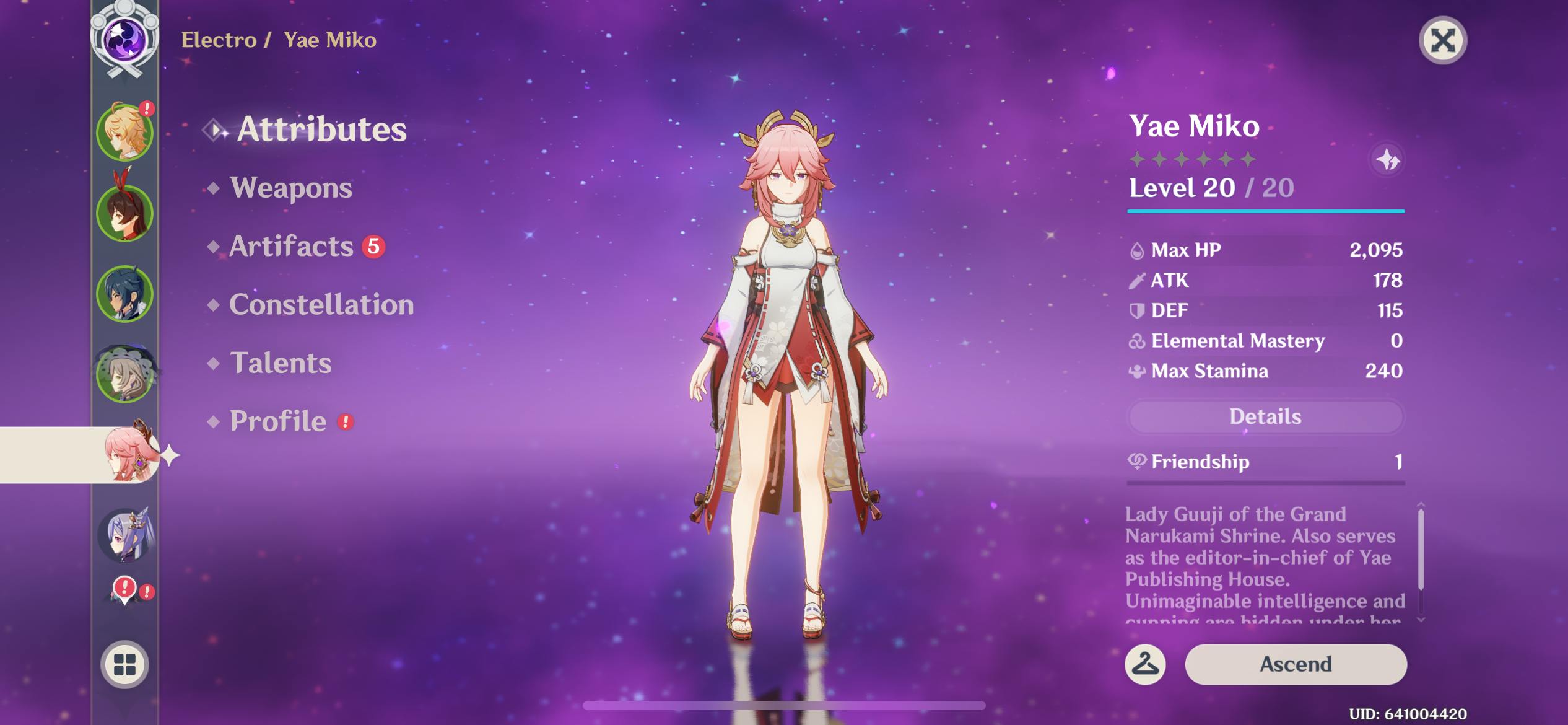Click the Details button under stats
1568x725 pixels.
pos(1265,416)
